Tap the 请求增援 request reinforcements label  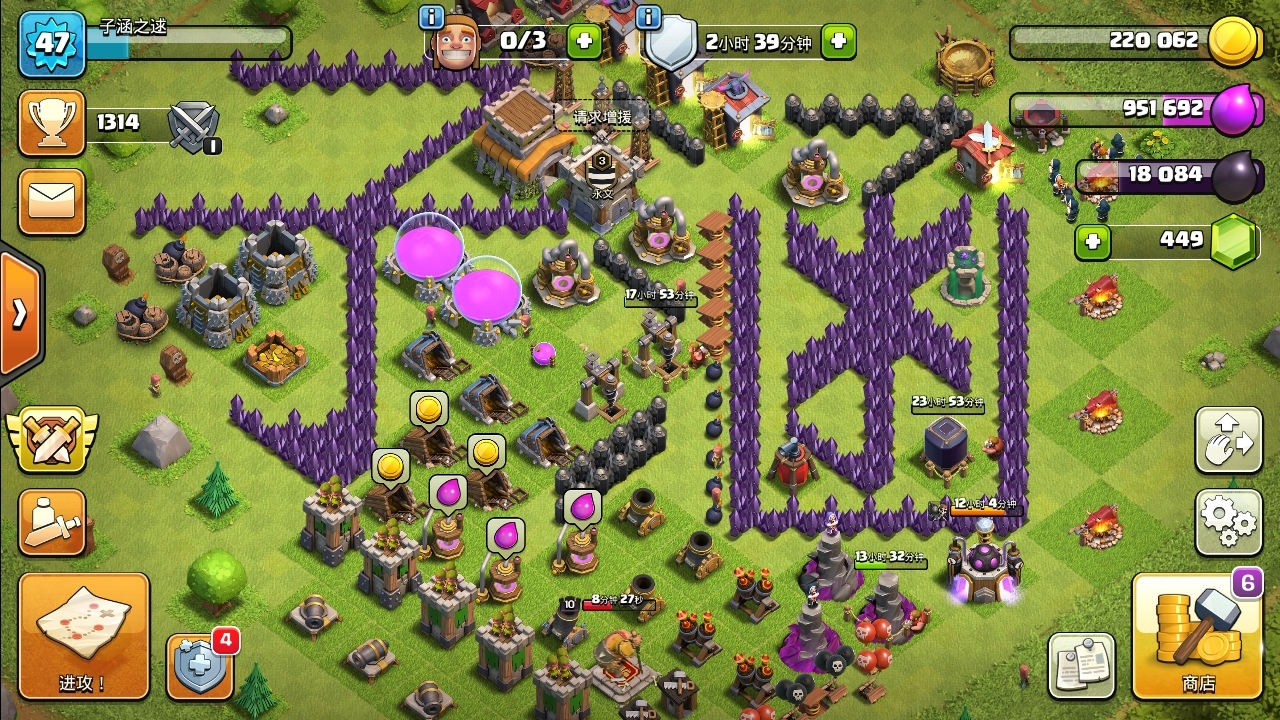pos(602,117)
